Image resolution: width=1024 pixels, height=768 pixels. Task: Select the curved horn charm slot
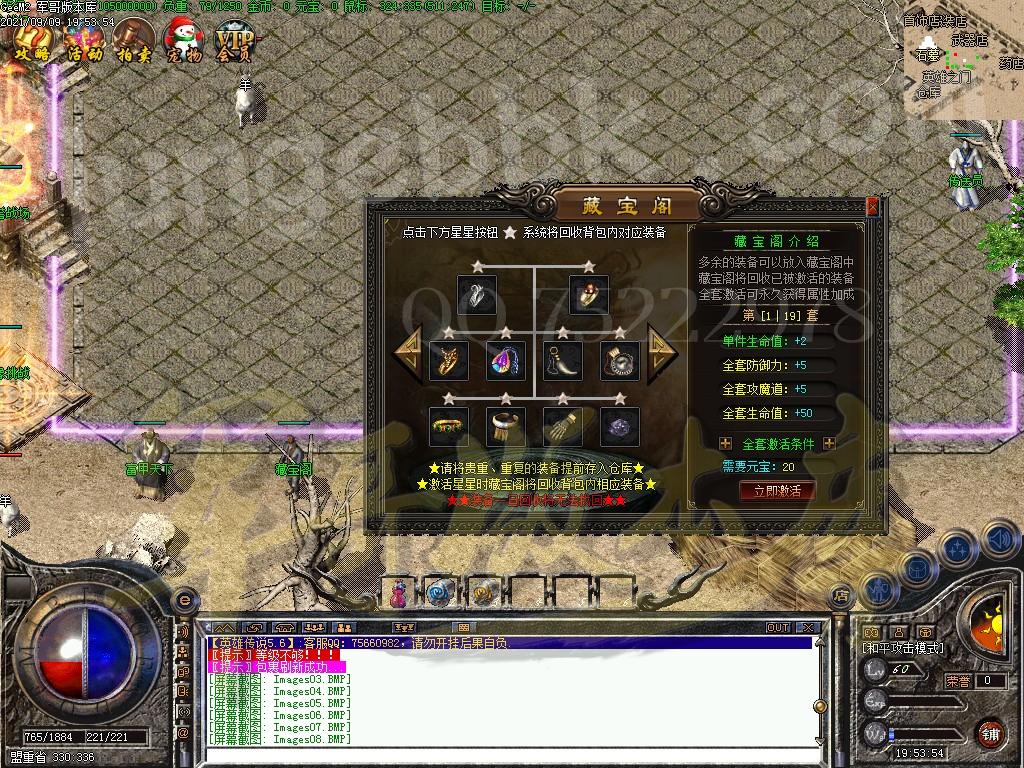click(x=562, y=361)
